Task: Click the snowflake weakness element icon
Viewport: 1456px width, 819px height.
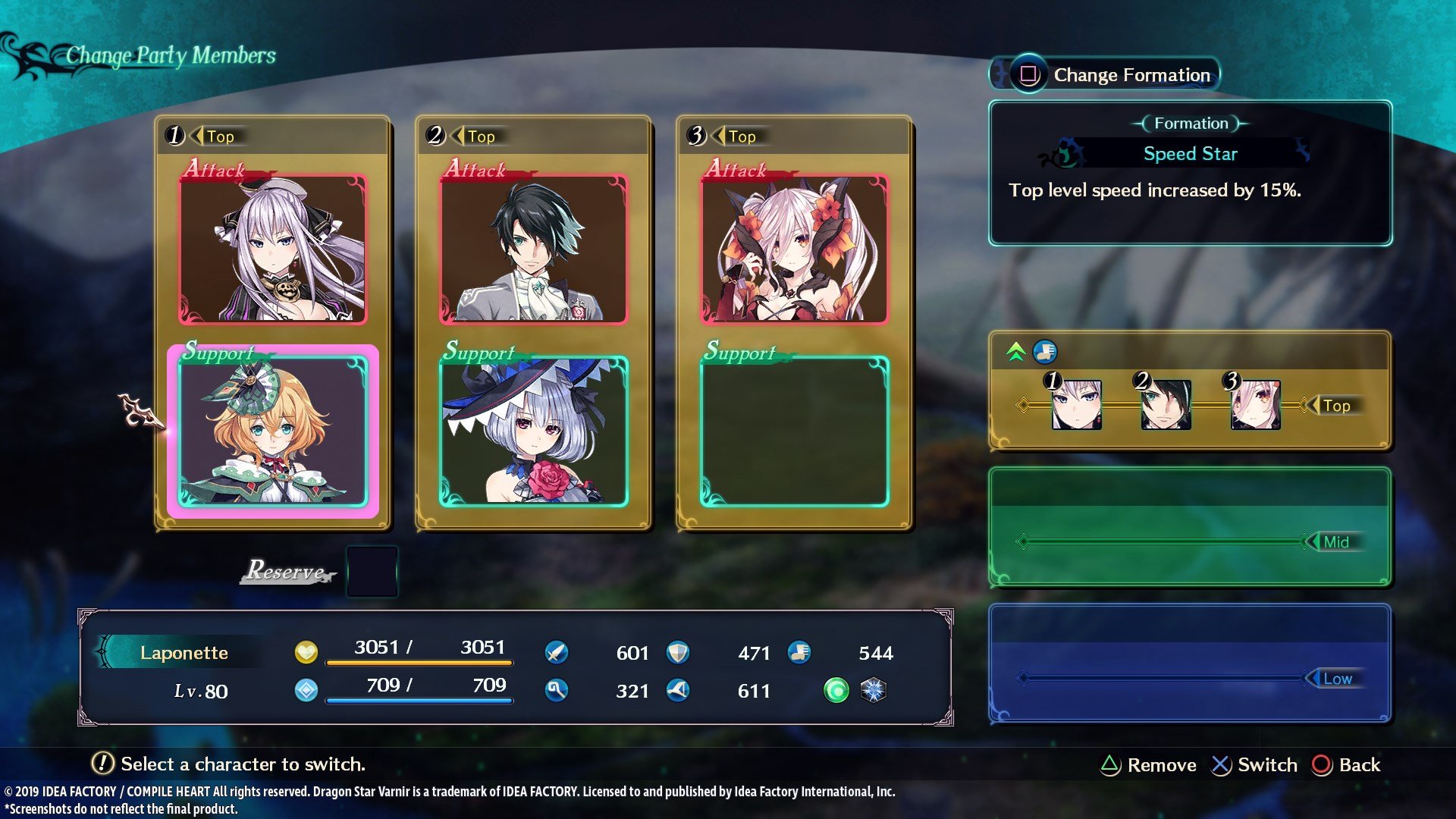Action: pyautogui.click(x=875, y=691)
